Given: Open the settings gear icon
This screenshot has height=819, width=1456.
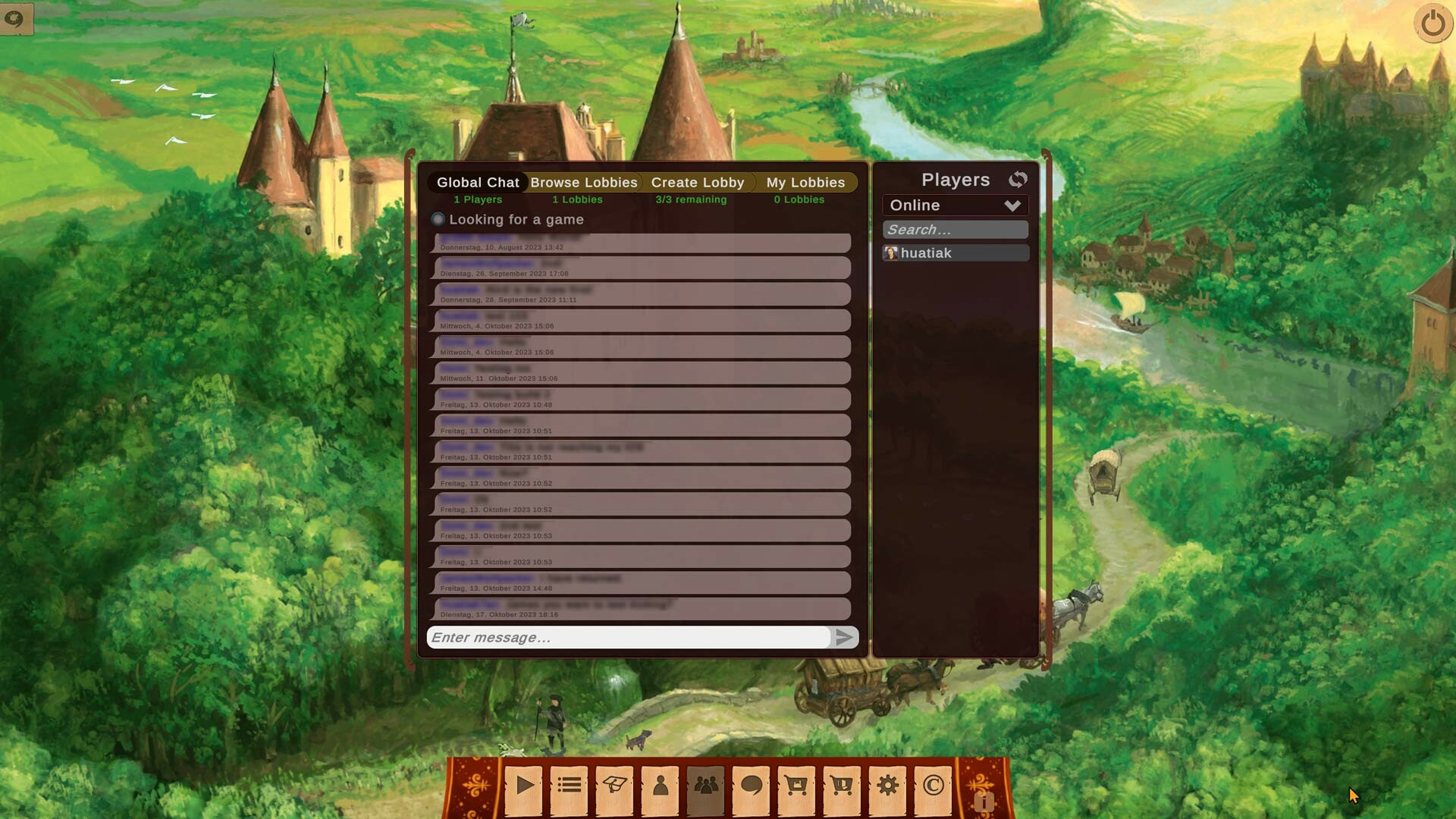Looking at the screenshot, I should pos(887,788).
